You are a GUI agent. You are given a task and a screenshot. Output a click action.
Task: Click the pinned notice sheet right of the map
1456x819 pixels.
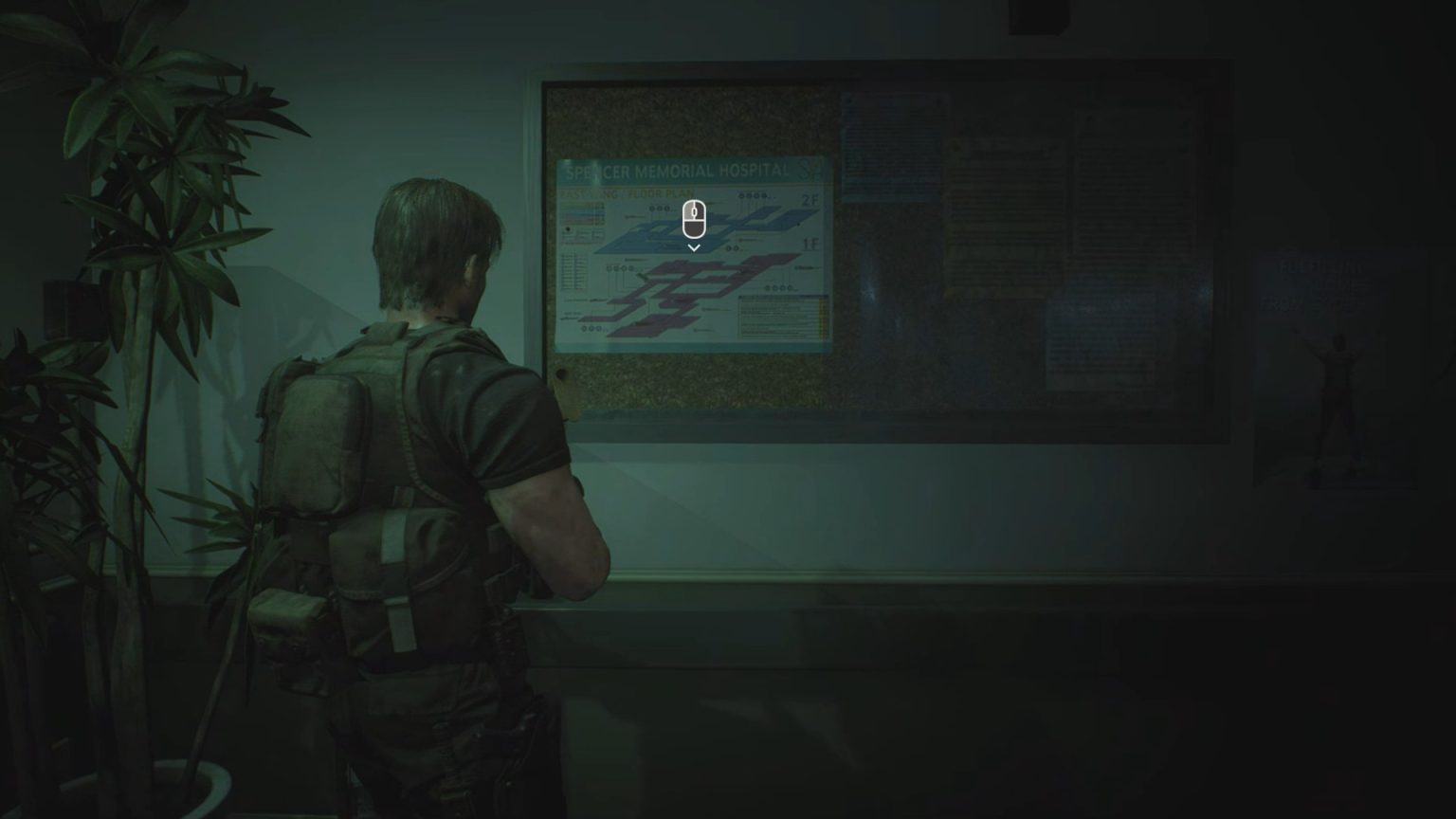(890, 147)
